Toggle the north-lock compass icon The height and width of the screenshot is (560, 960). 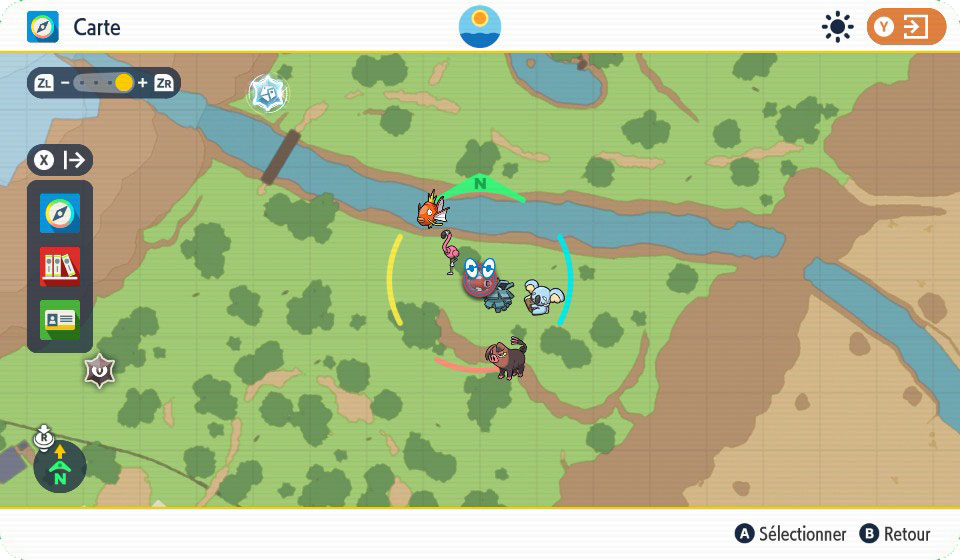click(59, 467)
